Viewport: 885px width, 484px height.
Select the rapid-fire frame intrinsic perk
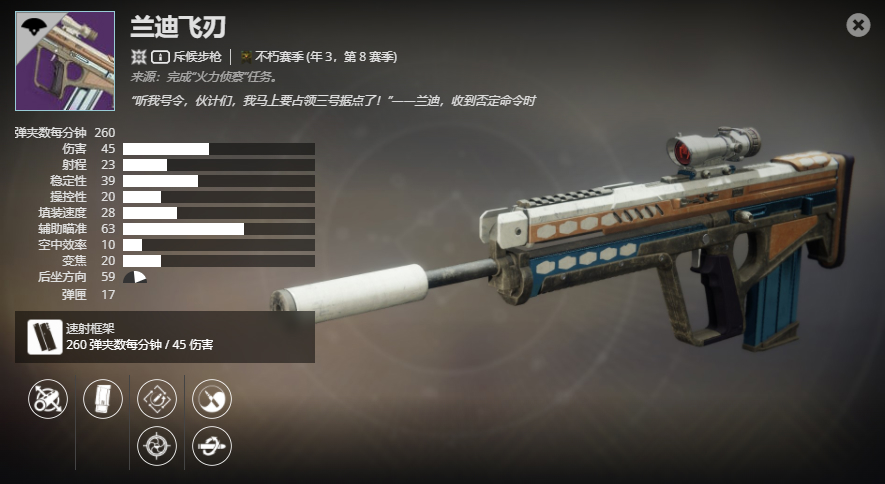click(42, 336)
